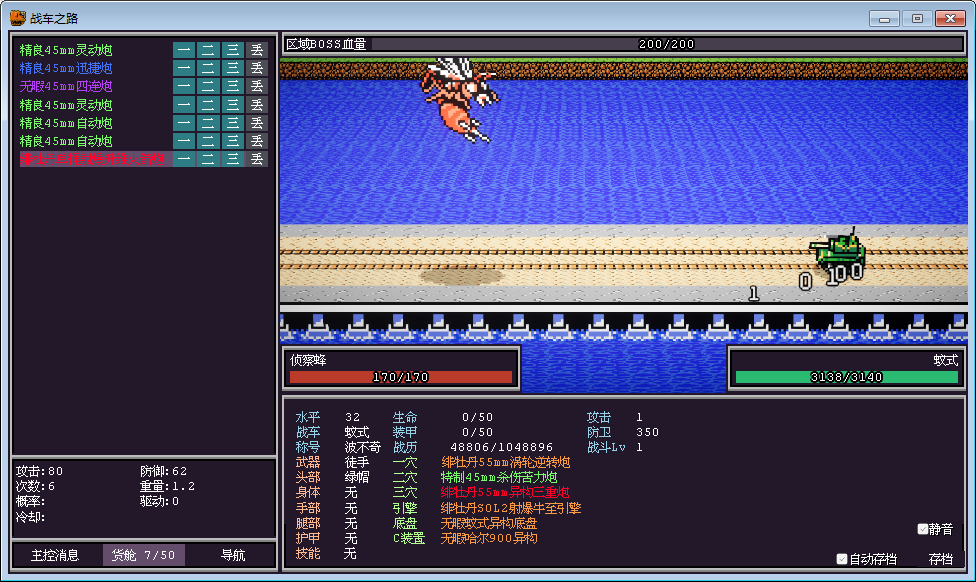Equip the red 绯牡丹 rocket cannon to slot 三

[232, 158]
